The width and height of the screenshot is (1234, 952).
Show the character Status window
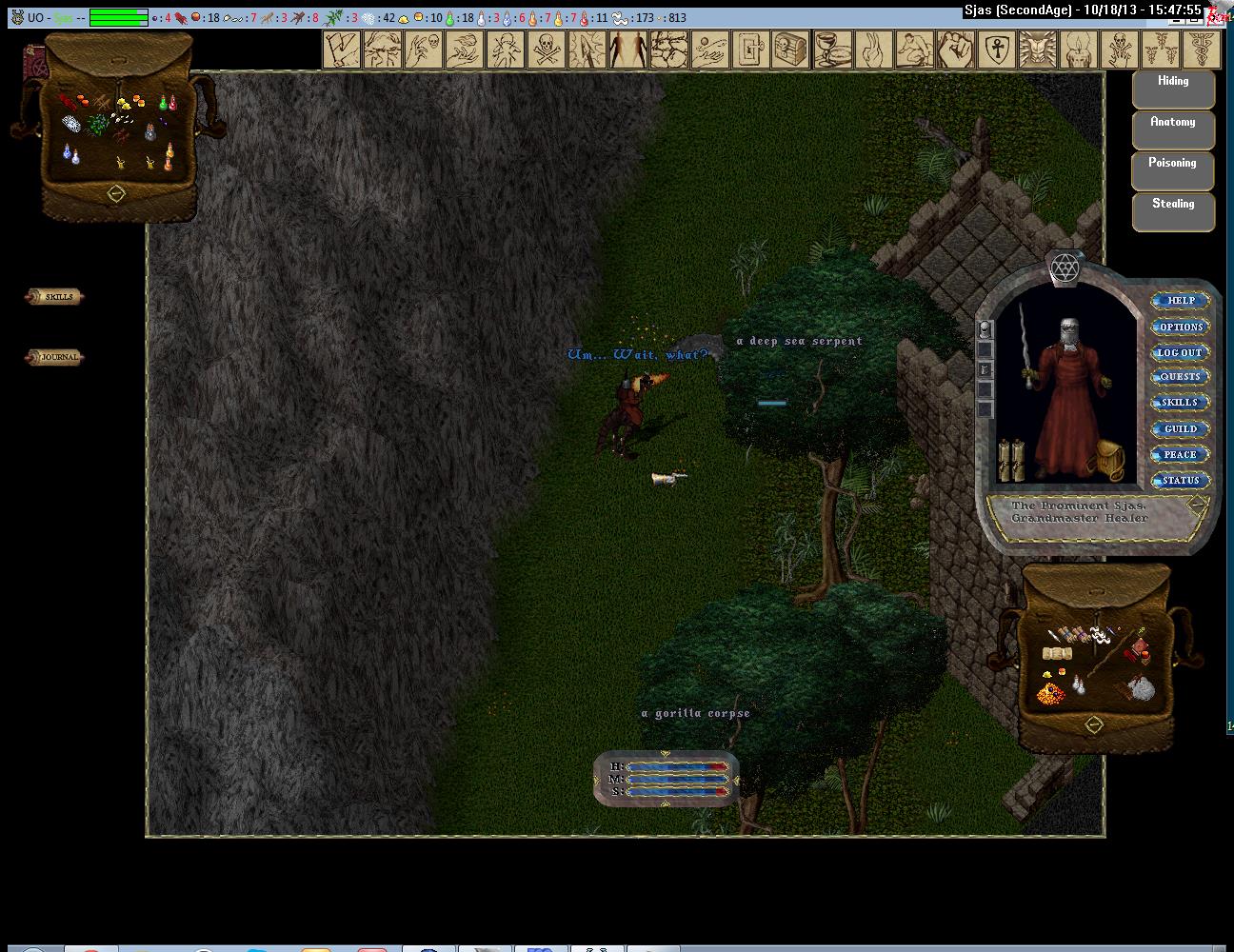pyautogui.click(x=1181, y=480)
